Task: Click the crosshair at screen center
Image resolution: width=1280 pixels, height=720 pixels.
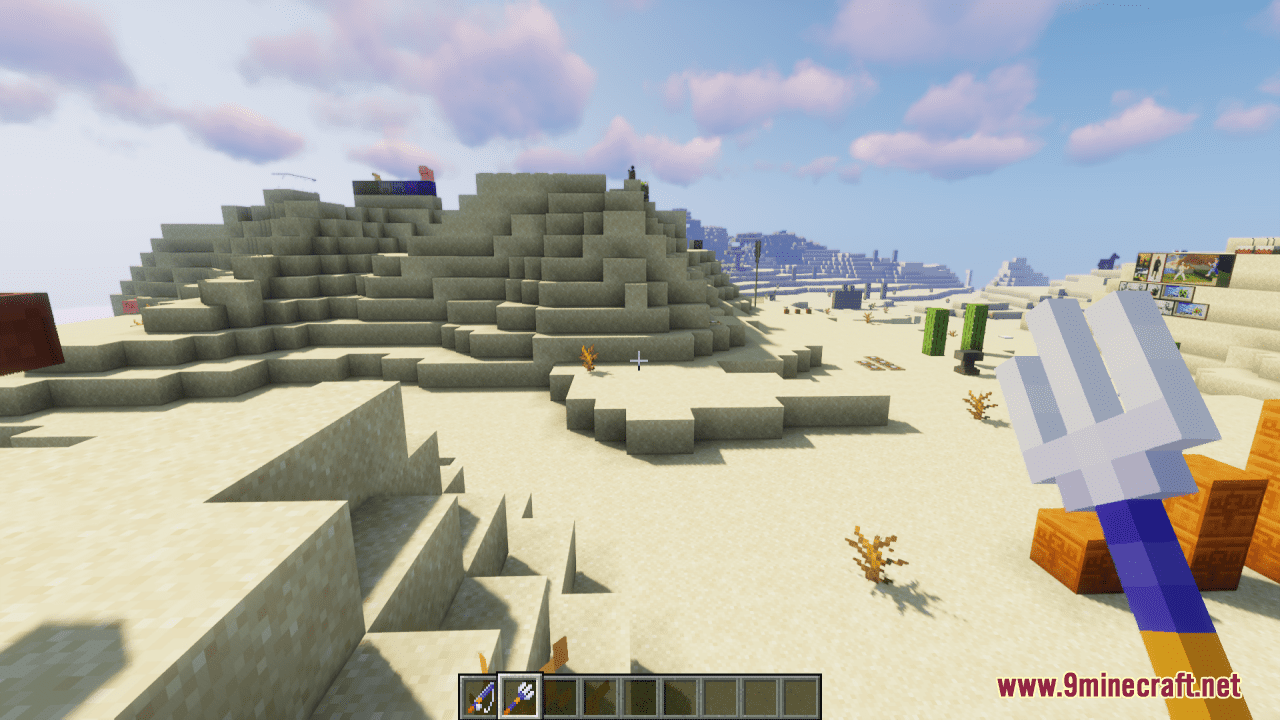Action: [640, 360]
